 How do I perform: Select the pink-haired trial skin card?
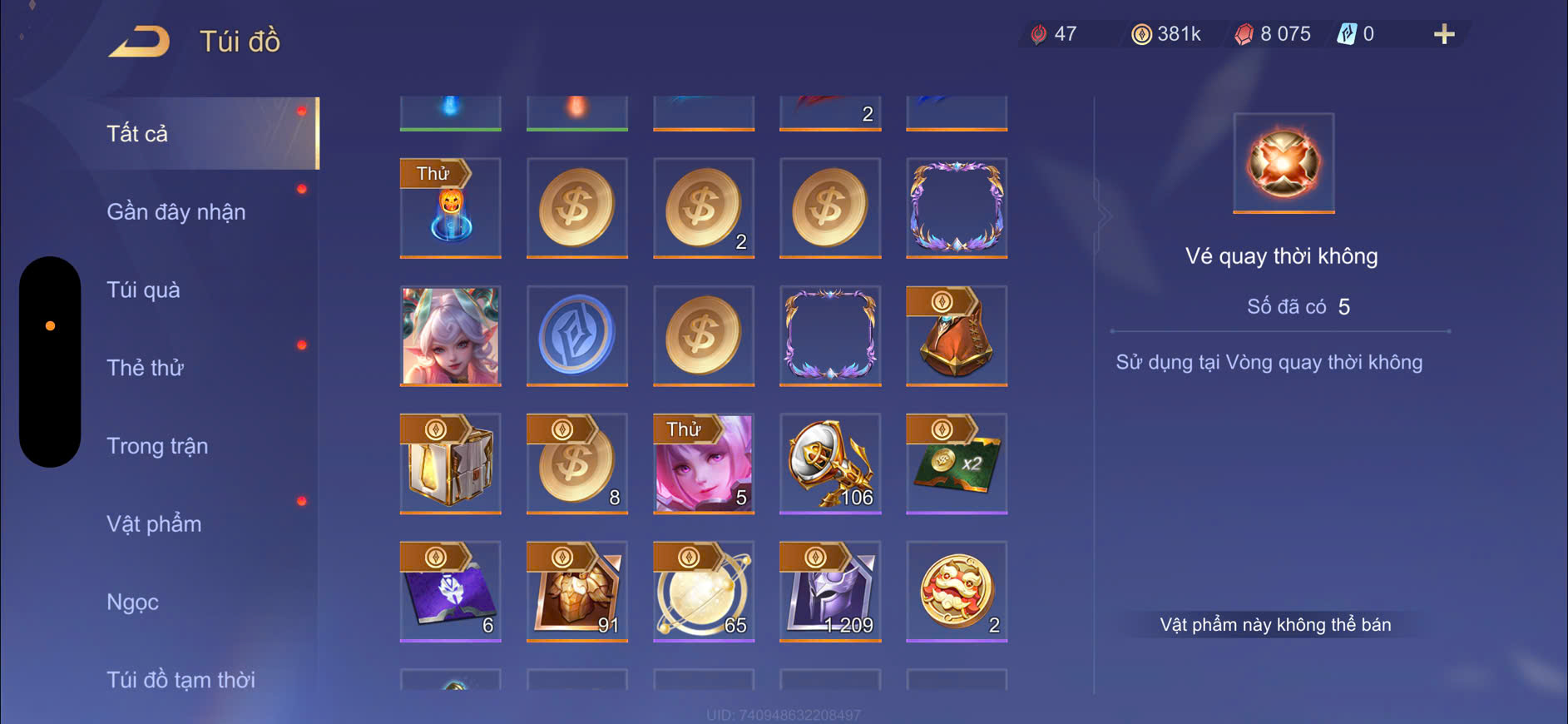coord(703,463)
